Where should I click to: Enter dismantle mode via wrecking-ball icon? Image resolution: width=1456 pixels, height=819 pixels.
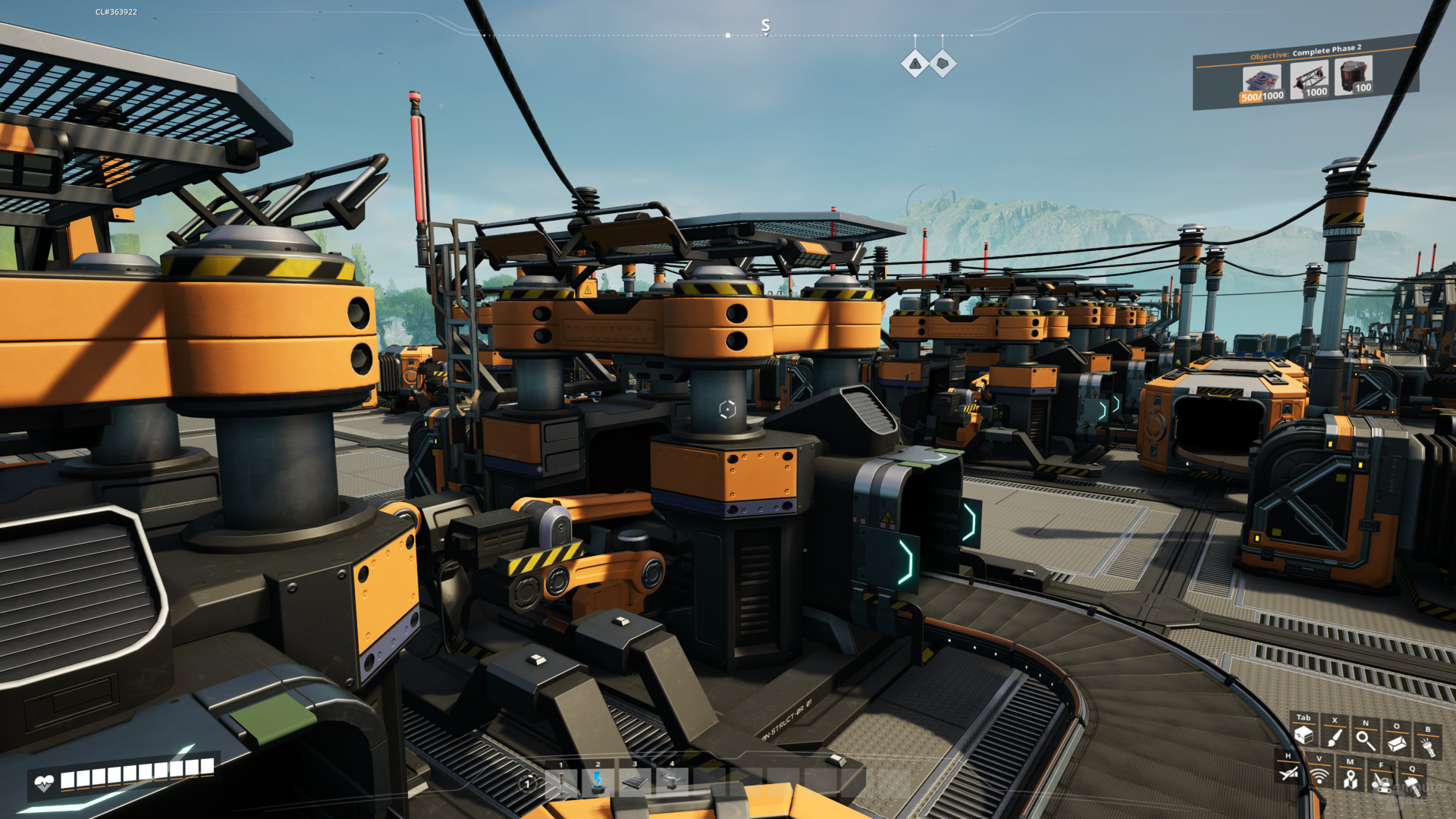click(x=1381, y=782)
